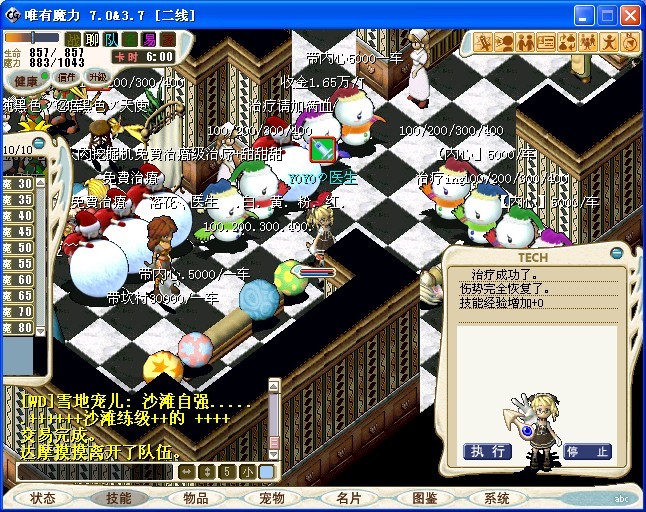The image size is (646, 512).
Task: Toggle the 队 team switch
Action: (x=111, y=39)
